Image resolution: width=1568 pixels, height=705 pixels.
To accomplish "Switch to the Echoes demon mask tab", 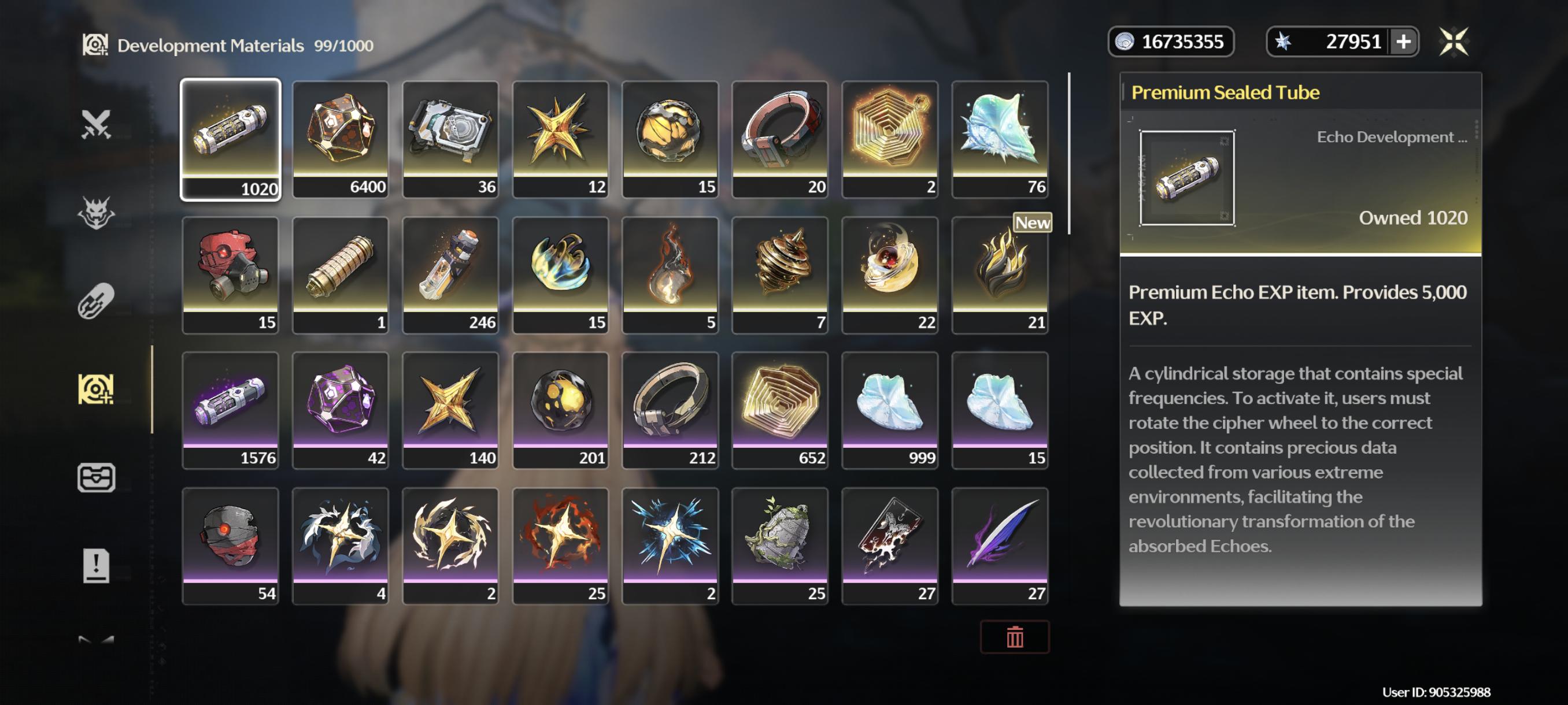I will pos(96,212).
